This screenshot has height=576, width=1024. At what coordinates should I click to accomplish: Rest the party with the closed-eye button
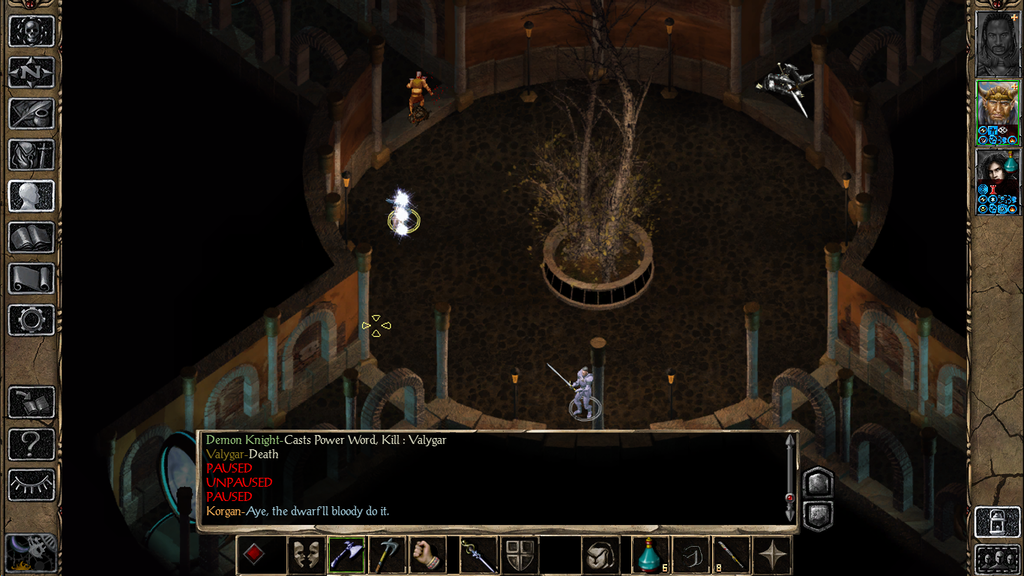click(31, 484)
